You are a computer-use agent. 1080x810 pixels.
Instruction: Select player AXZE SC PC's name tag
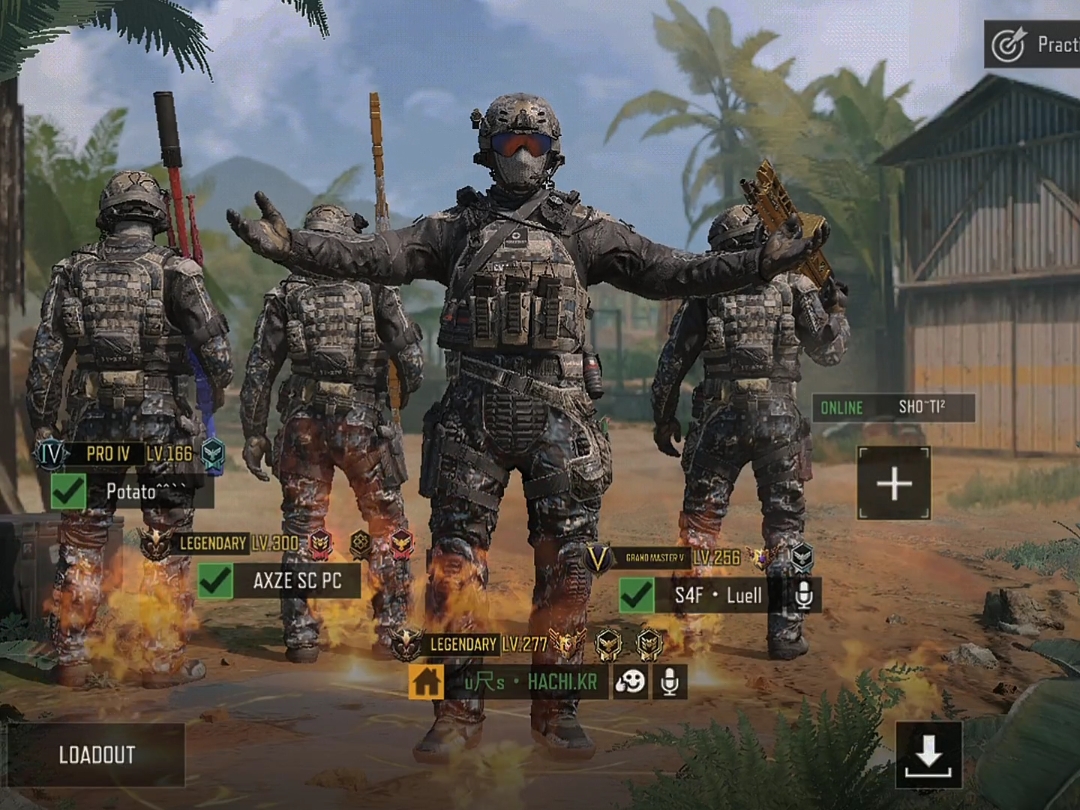(296, 580)
